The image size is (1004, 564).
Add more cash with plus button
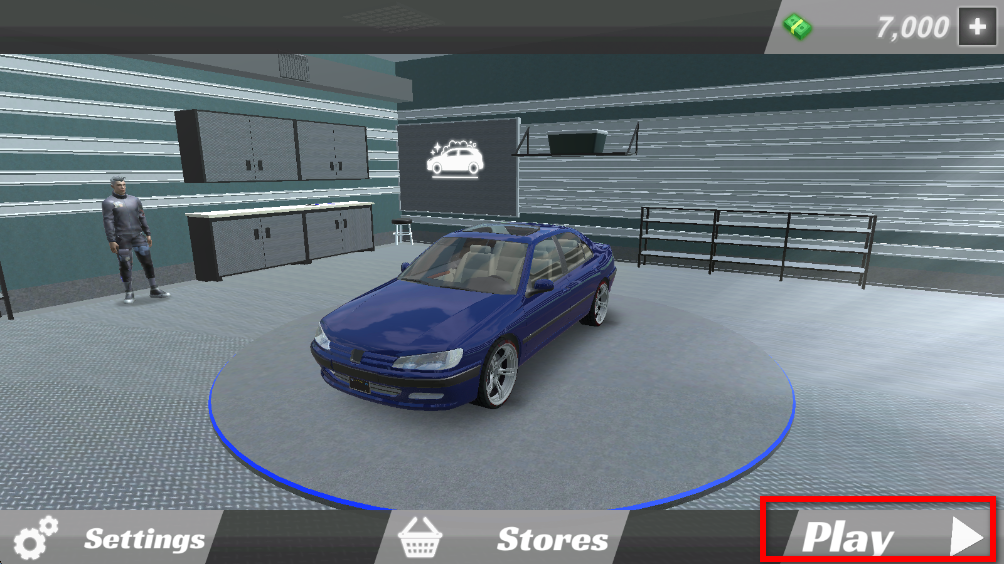click(977, 27)
